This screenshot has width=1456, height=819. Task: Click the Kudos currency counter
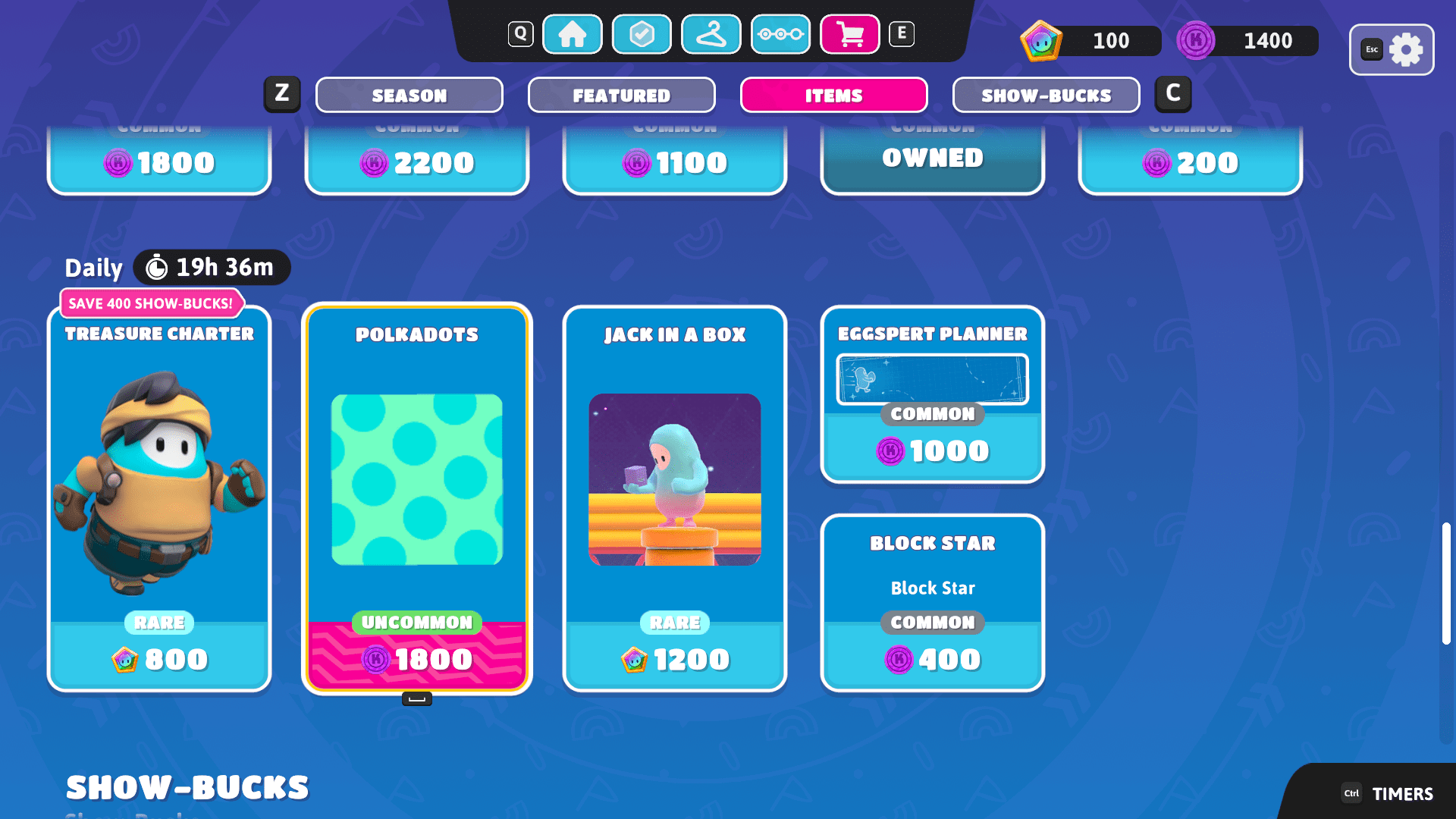1244,41
